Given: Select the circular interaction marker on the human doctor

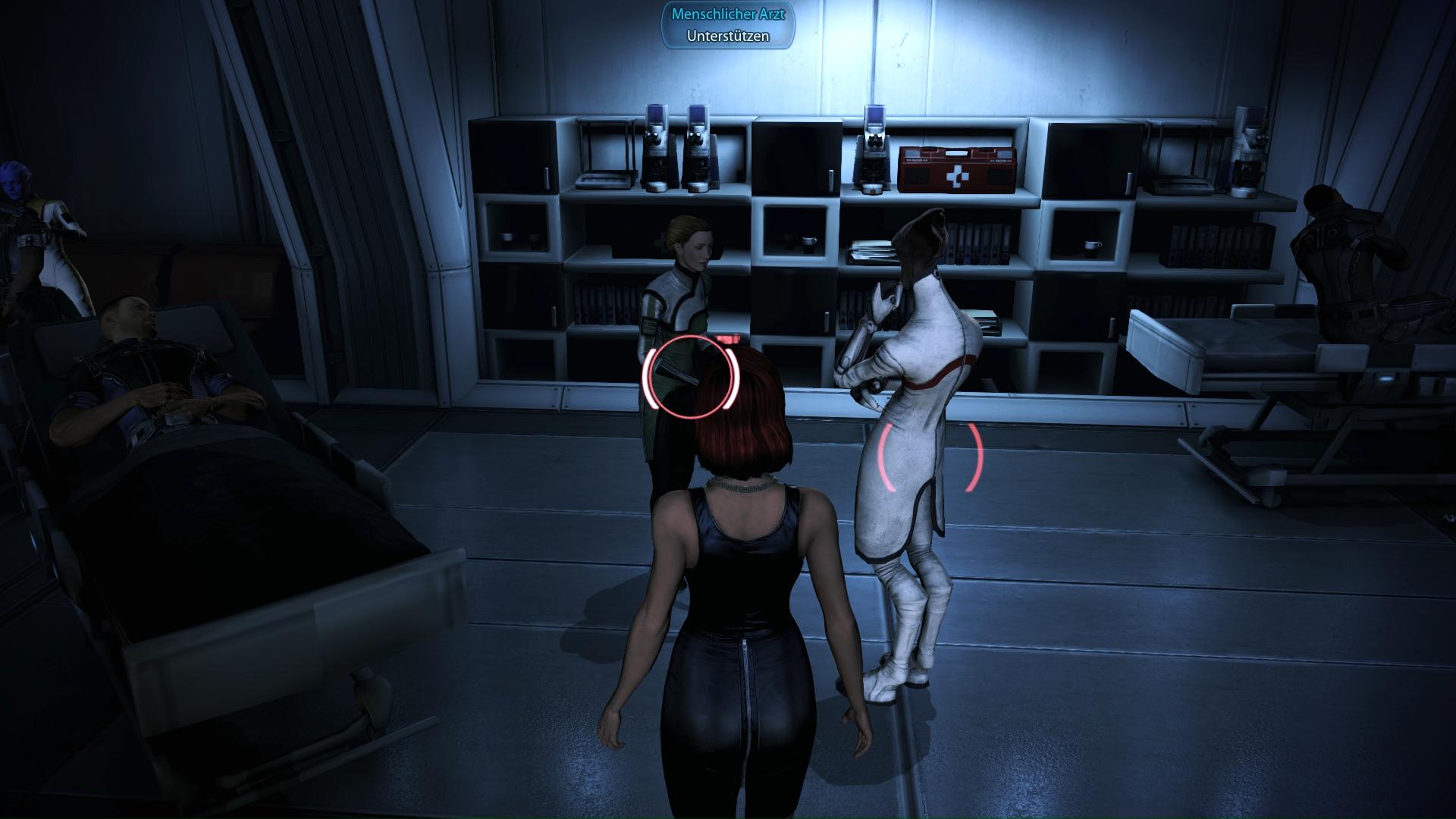Looking at the screenshot, I should (x=690, y=377).
